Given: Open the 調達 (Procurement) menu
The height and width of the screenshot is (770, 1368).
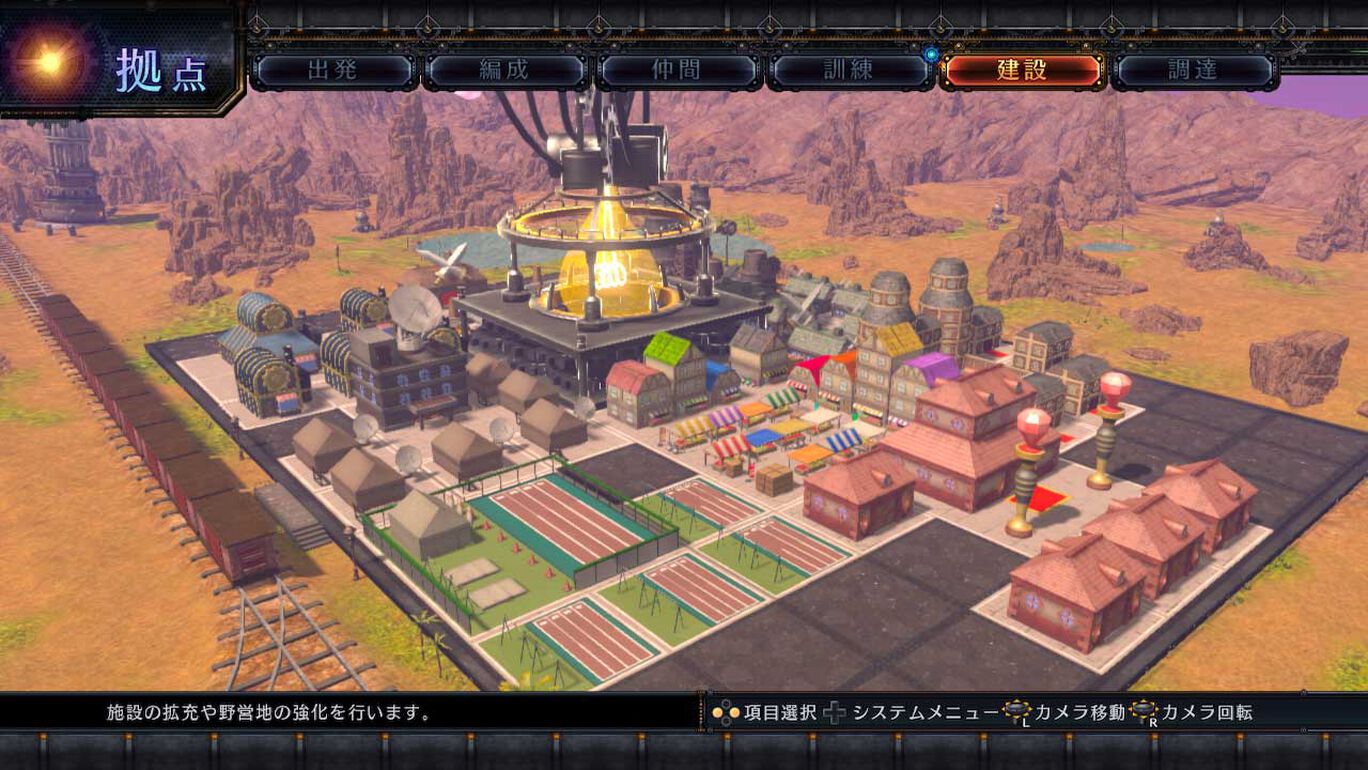Looking at the screenshot, I should [1194, 70].
